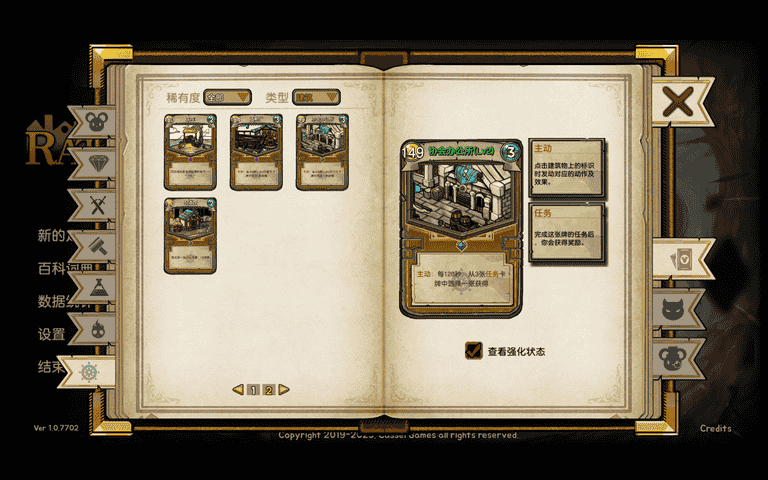Close the card encyclopedia book

point(678,101)
